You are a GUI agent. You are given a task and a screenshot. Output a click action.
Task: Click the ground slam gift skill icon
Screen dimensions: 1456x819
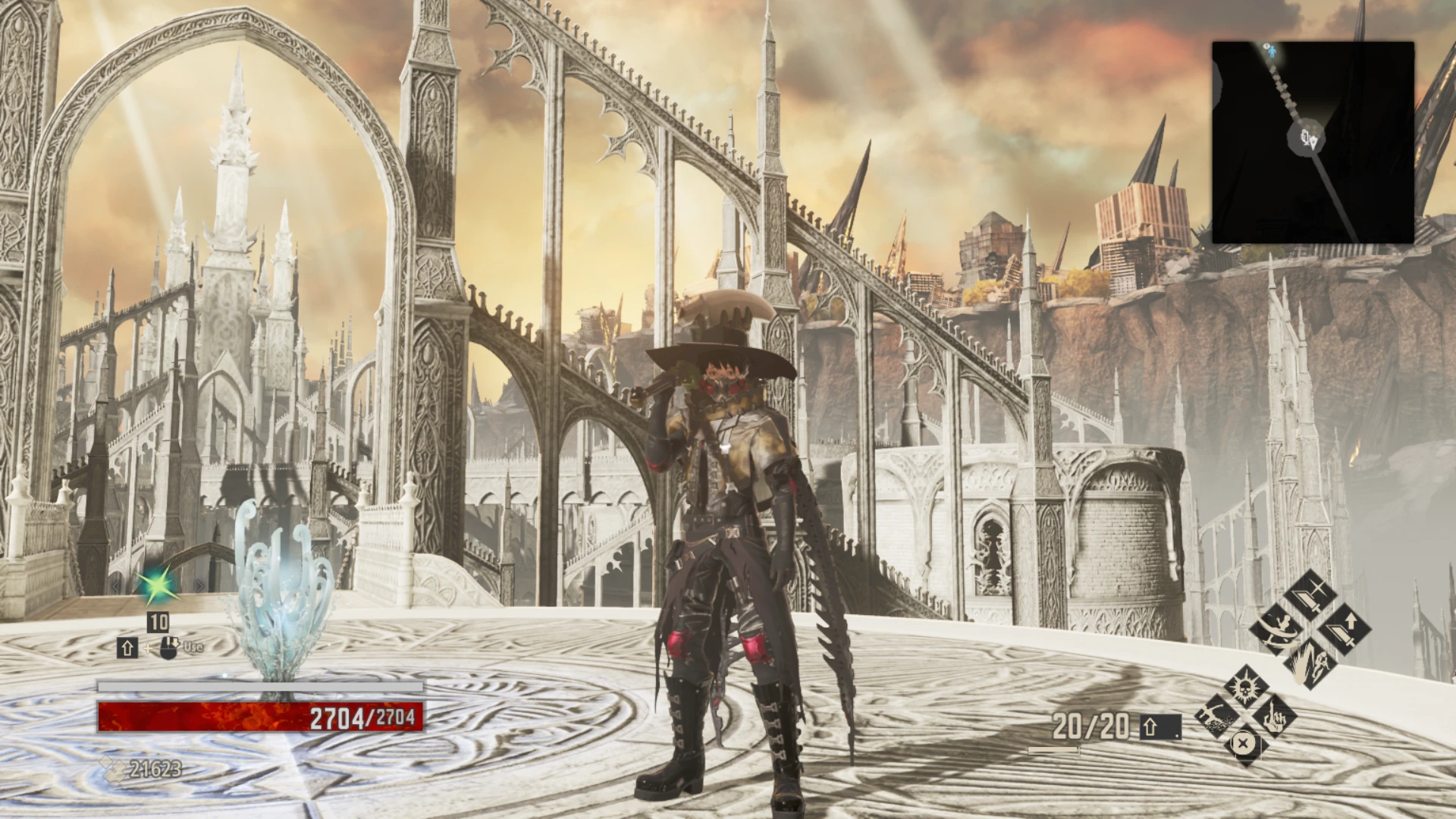1217,716
